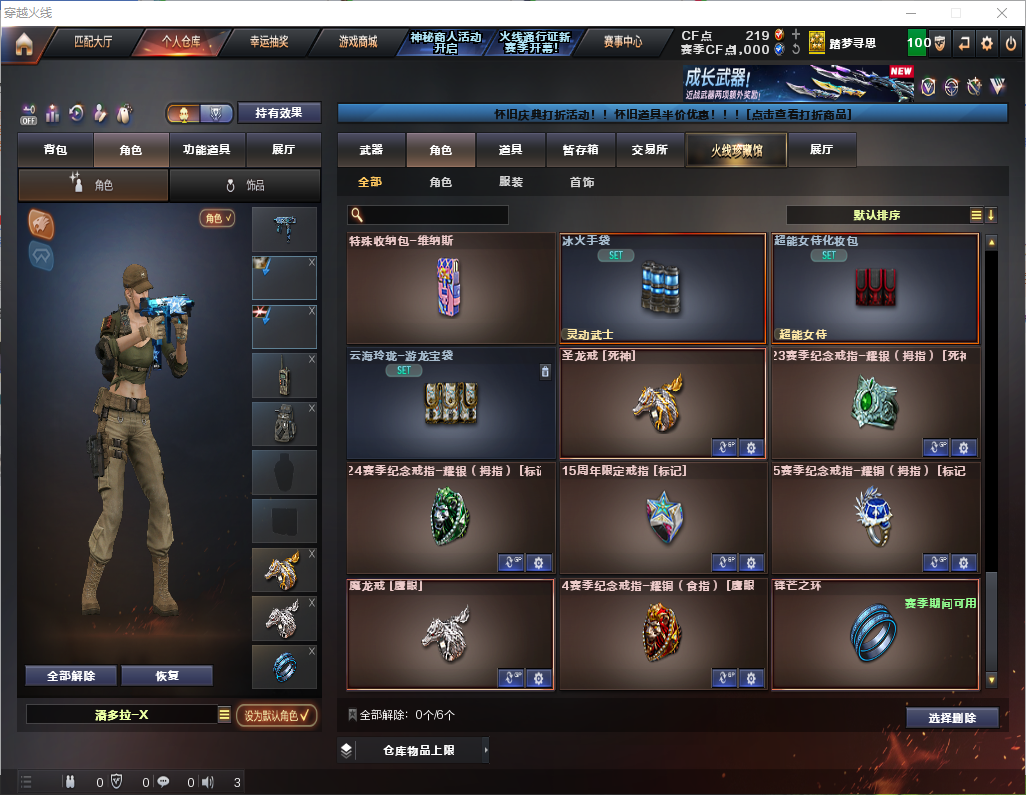The height and width of the screenshot is (795, 1026).
Task: Go to 幸运抽奖 lucky draw
Action: click(x=268, y=42)
